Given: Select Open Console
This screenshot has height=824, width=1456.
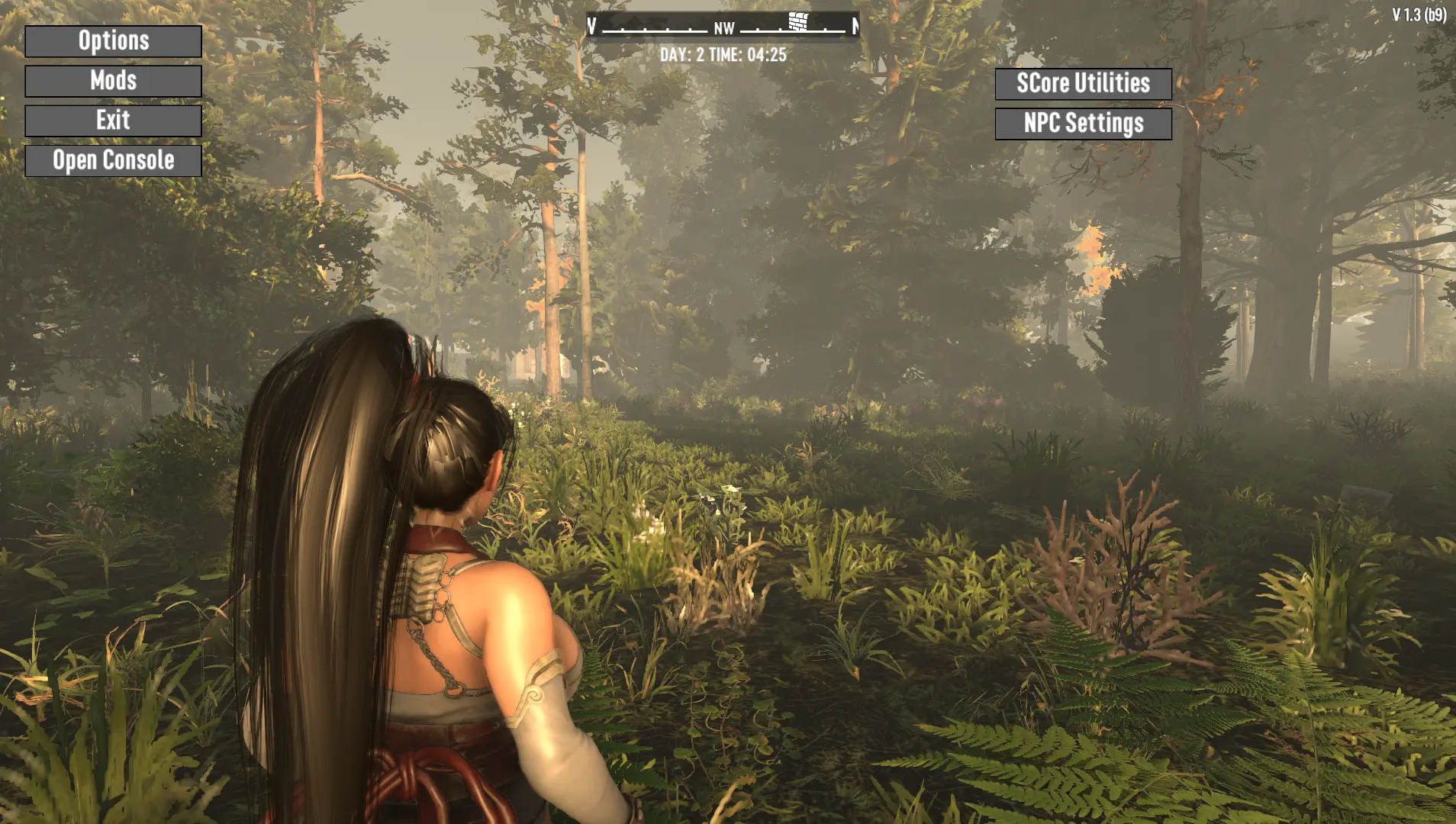Looking at the screenshot, I should (113, 161).
